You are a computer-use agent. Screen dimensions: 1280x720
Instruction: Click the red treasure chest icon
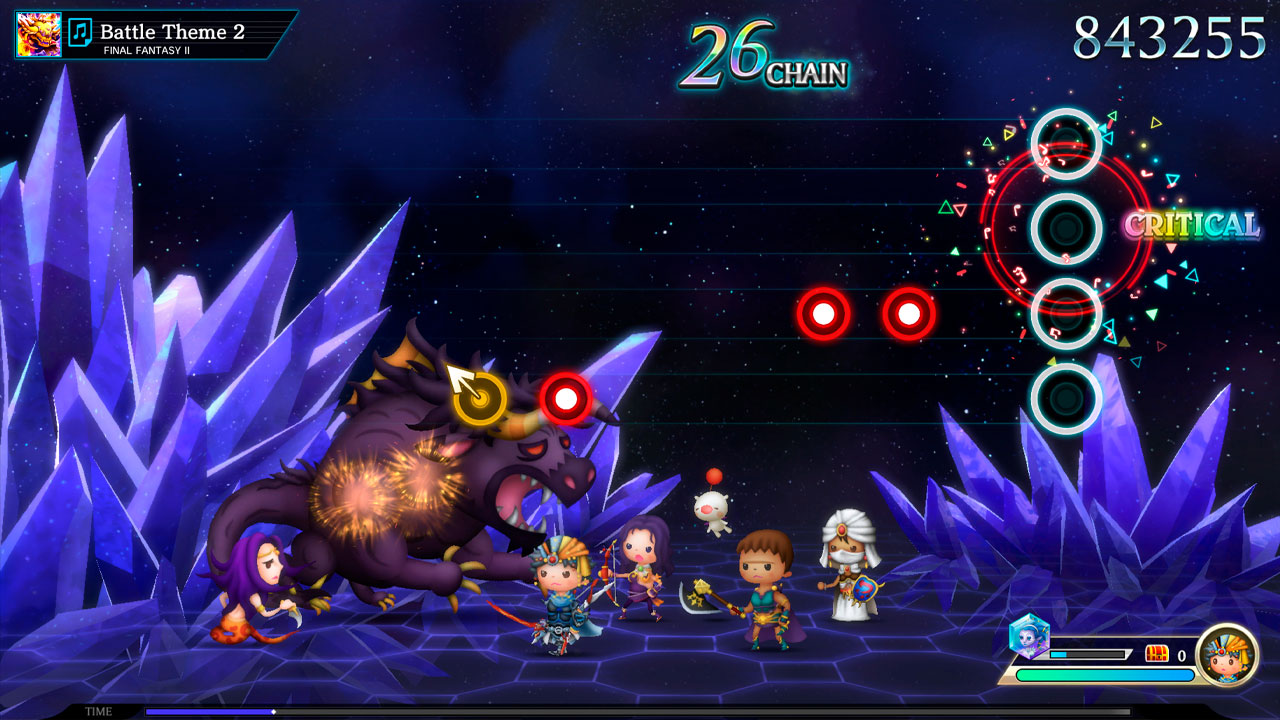tap(1157, 654)
